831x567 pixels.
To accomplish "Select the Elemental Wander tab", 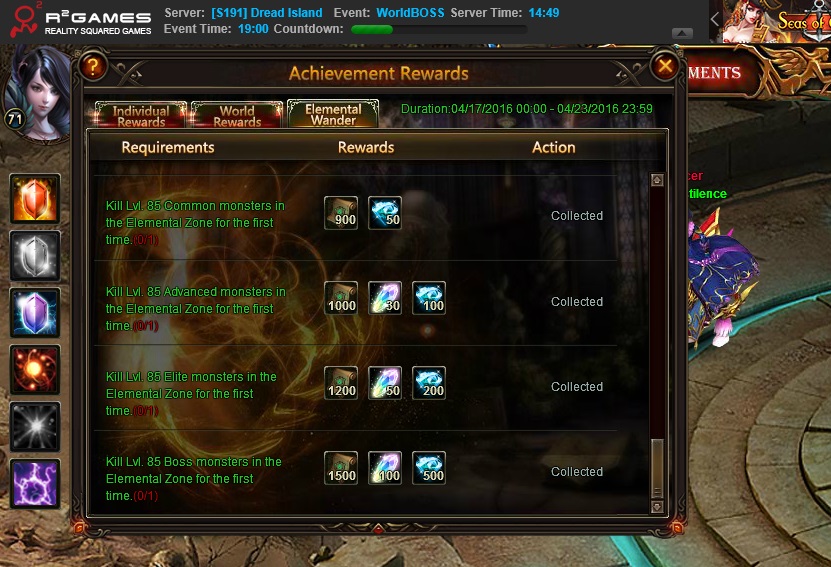I will coord(333,114).
